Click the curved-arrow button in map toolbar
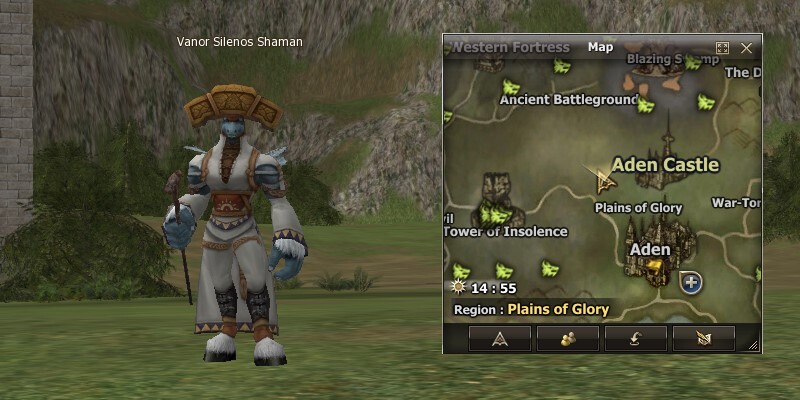This screenshot has height=400, width=800. click(635, 338)
